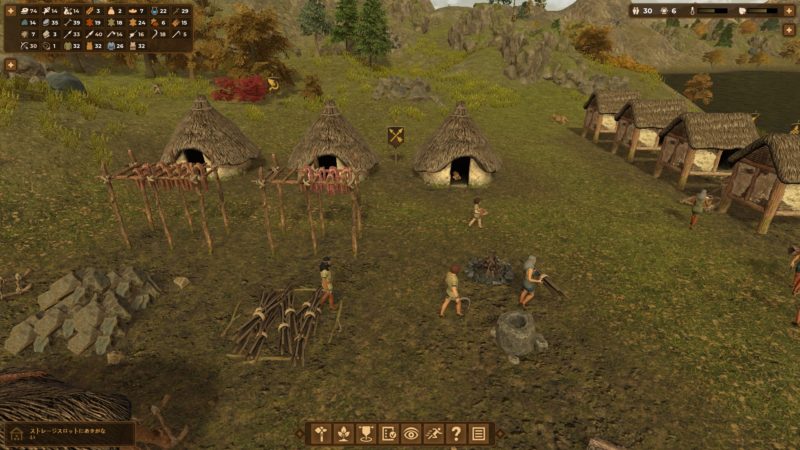Open the storage slot notification message
Screen dimensions: 800x450
pos(70,433)
